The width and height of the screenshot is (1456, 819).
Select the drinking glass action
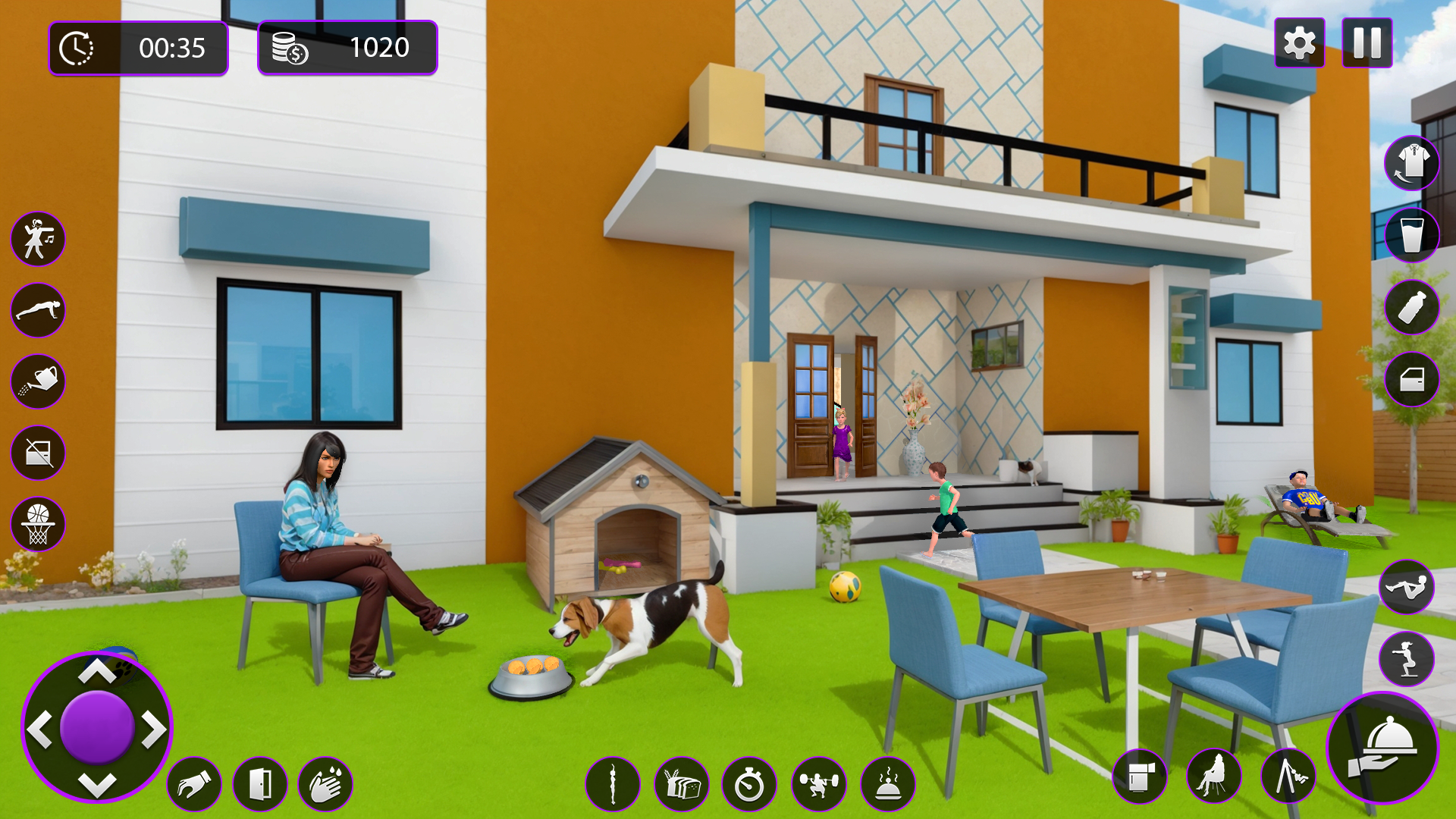click(x=1411, y=235)
